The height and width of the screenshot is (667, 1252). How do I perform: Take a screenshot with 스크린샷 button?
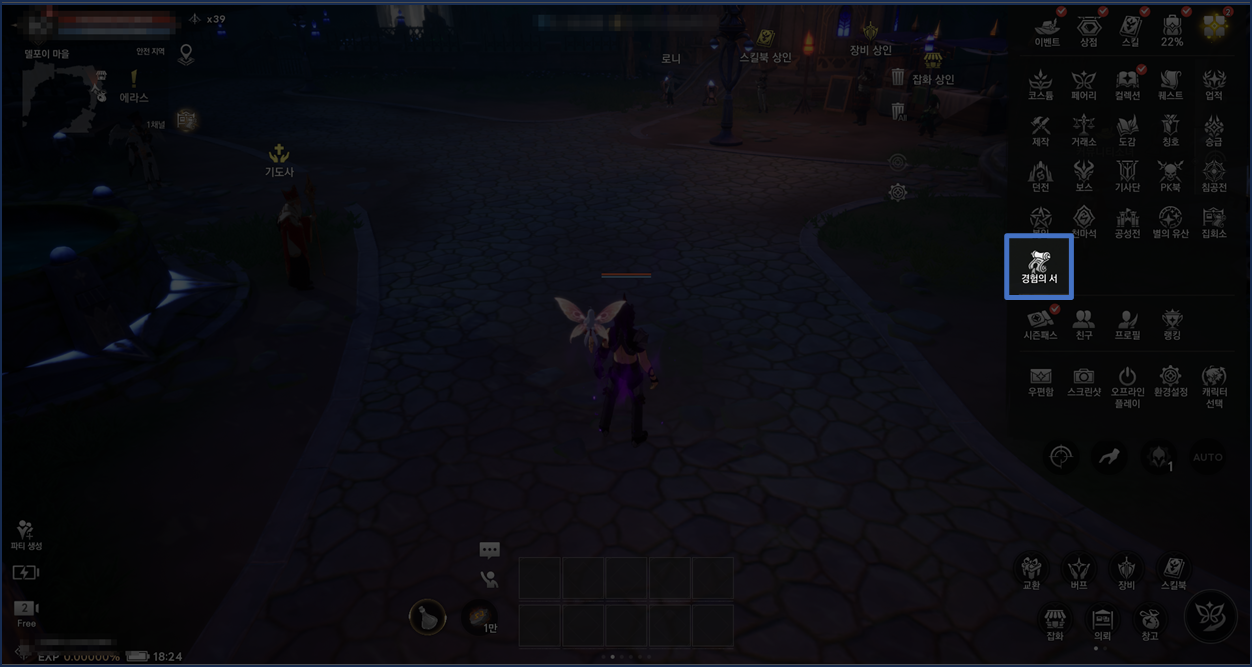[x=1084, y=381]
